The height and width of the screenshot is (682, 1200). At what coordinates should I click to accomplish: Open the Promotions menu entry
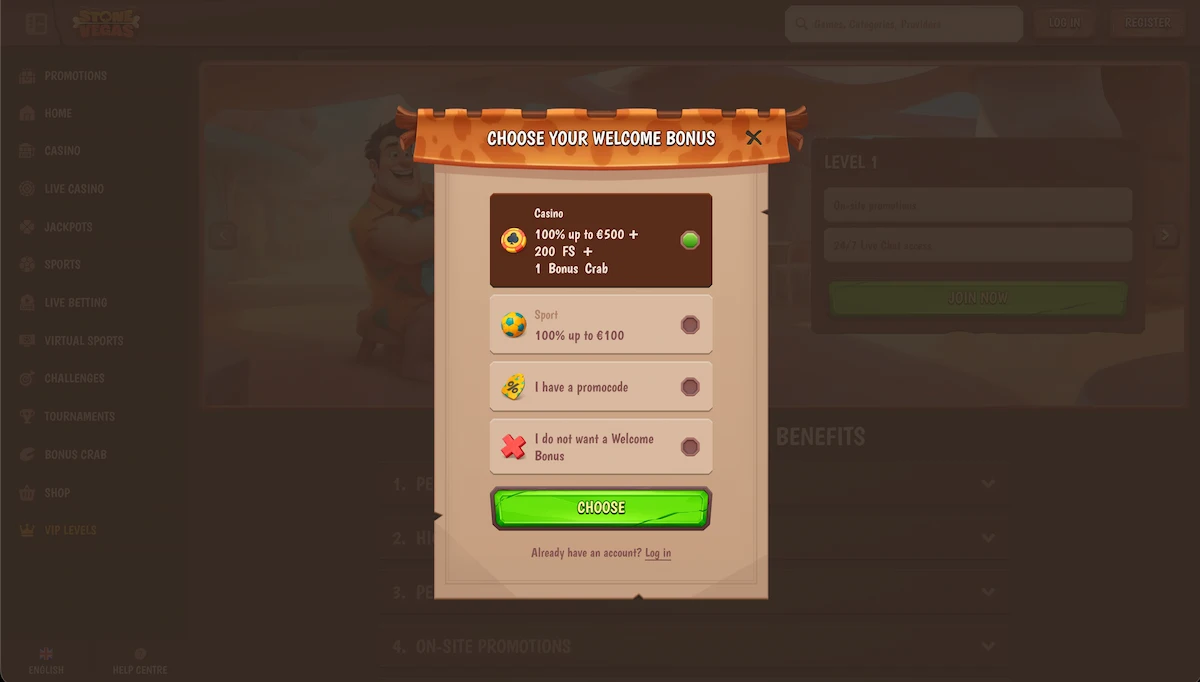[x=75, y=76]
